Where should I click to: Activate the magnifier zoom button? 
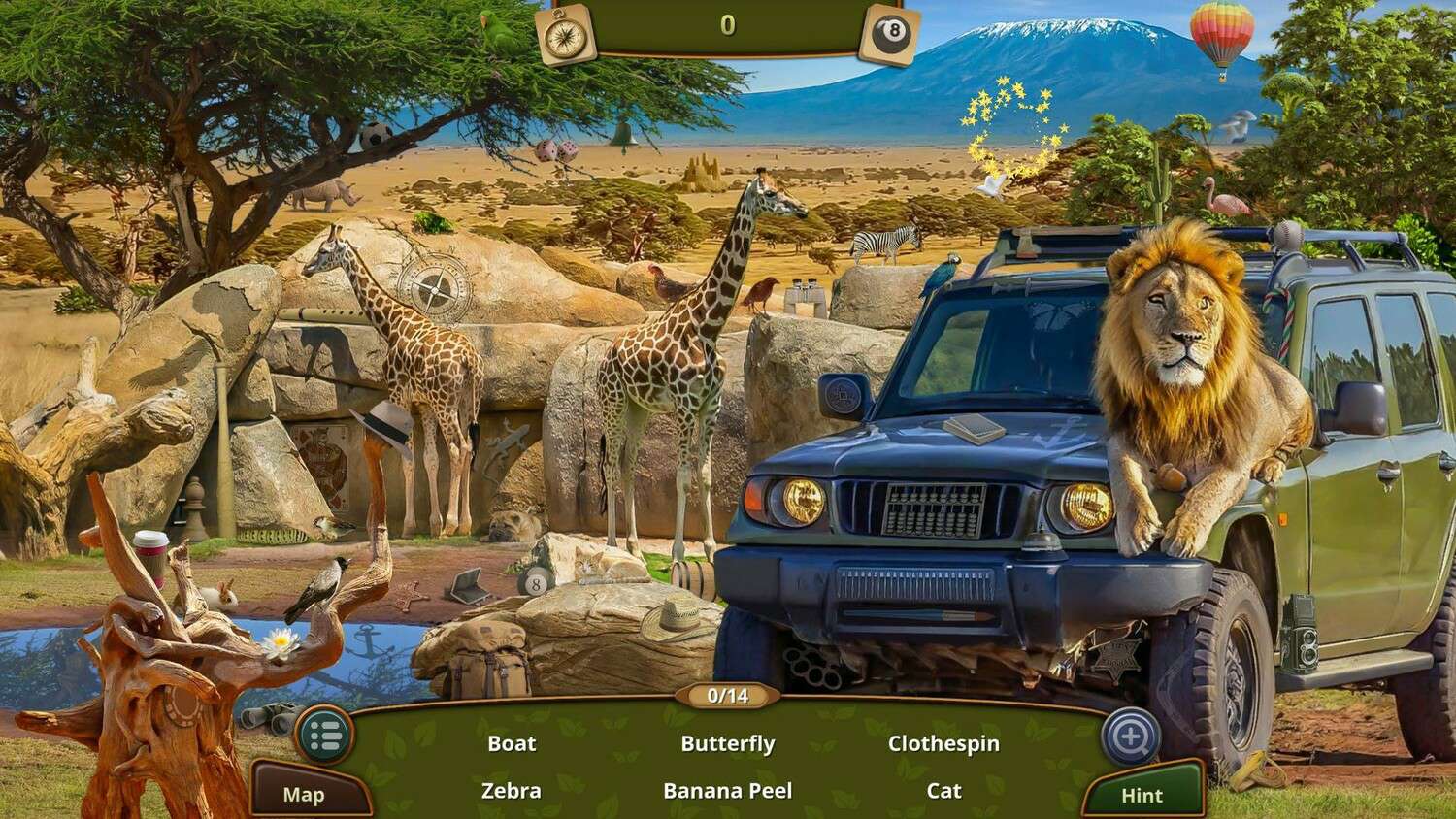(x=1131, y=737)
